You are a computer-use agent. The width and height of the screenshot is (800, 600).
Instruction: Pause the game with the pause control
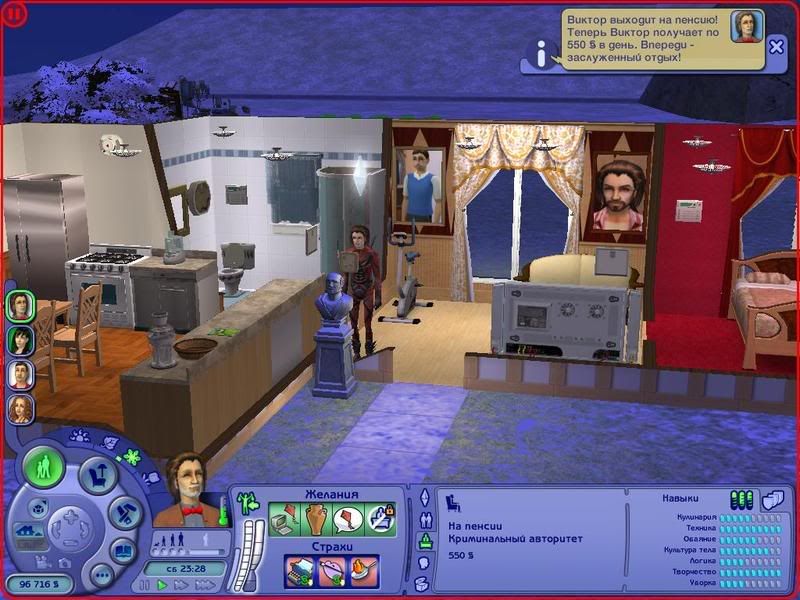[145, 585]
